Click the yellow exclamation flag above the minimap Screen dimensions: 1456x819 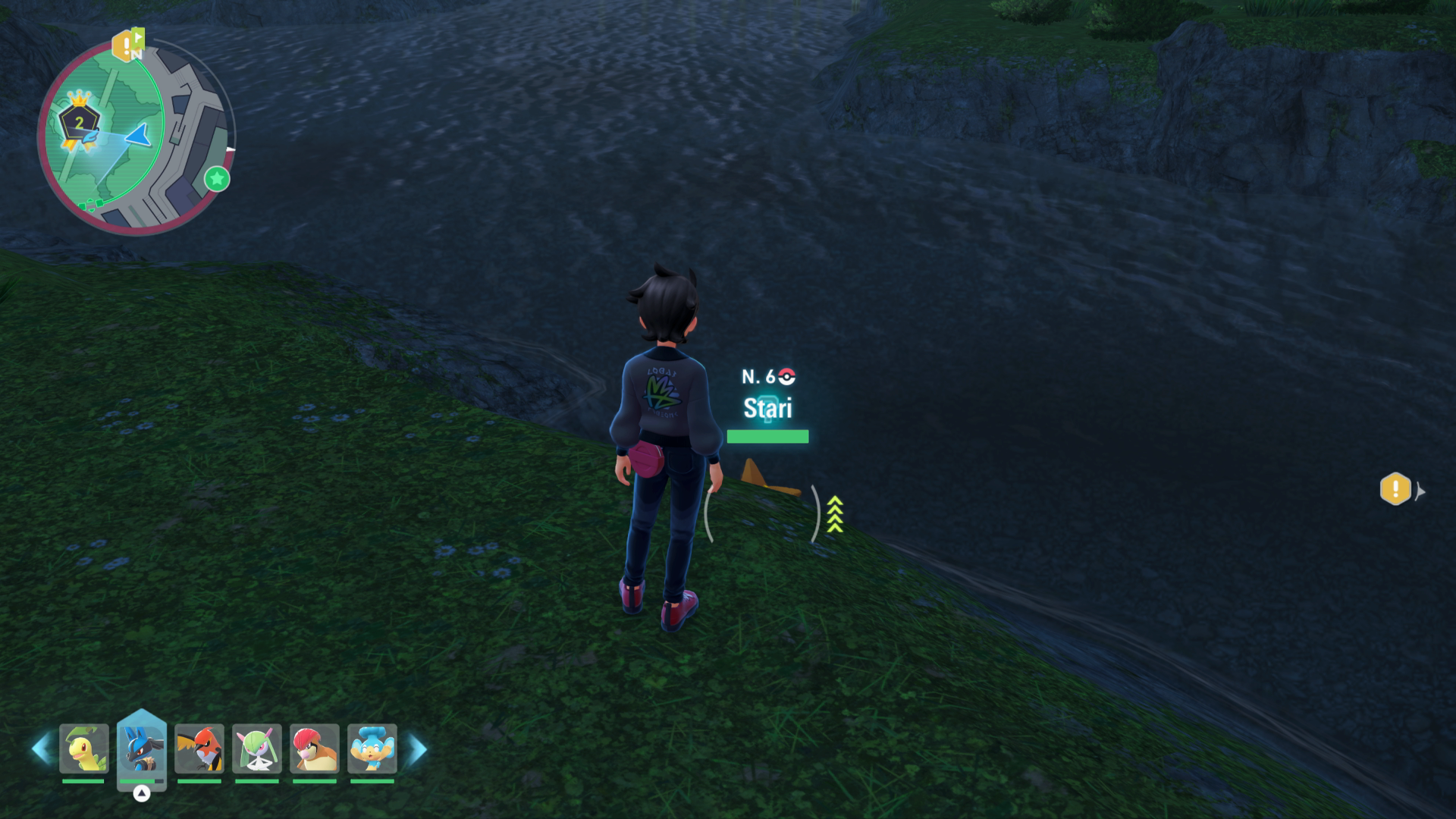(126, 45)
